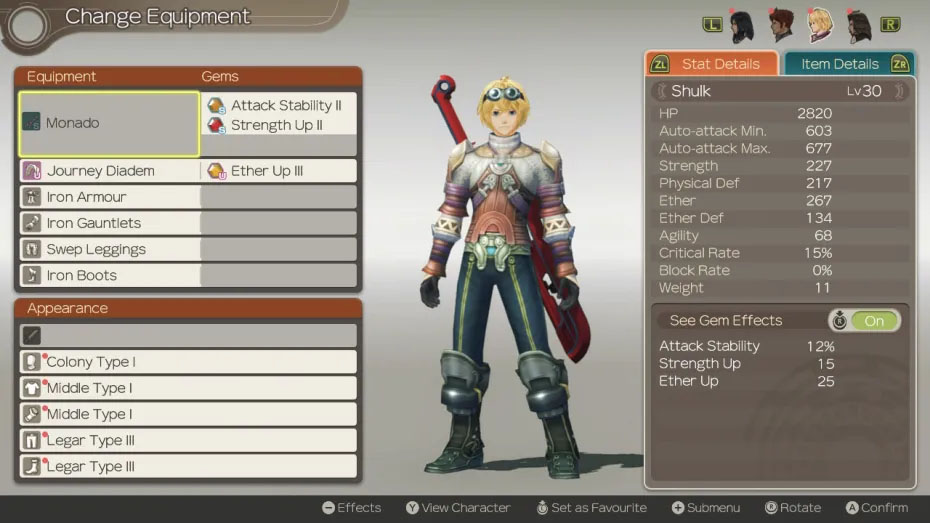Choose the red-haired character portrait
The width and height of the screenshot is (930, 523).
[x=781, y=25]
